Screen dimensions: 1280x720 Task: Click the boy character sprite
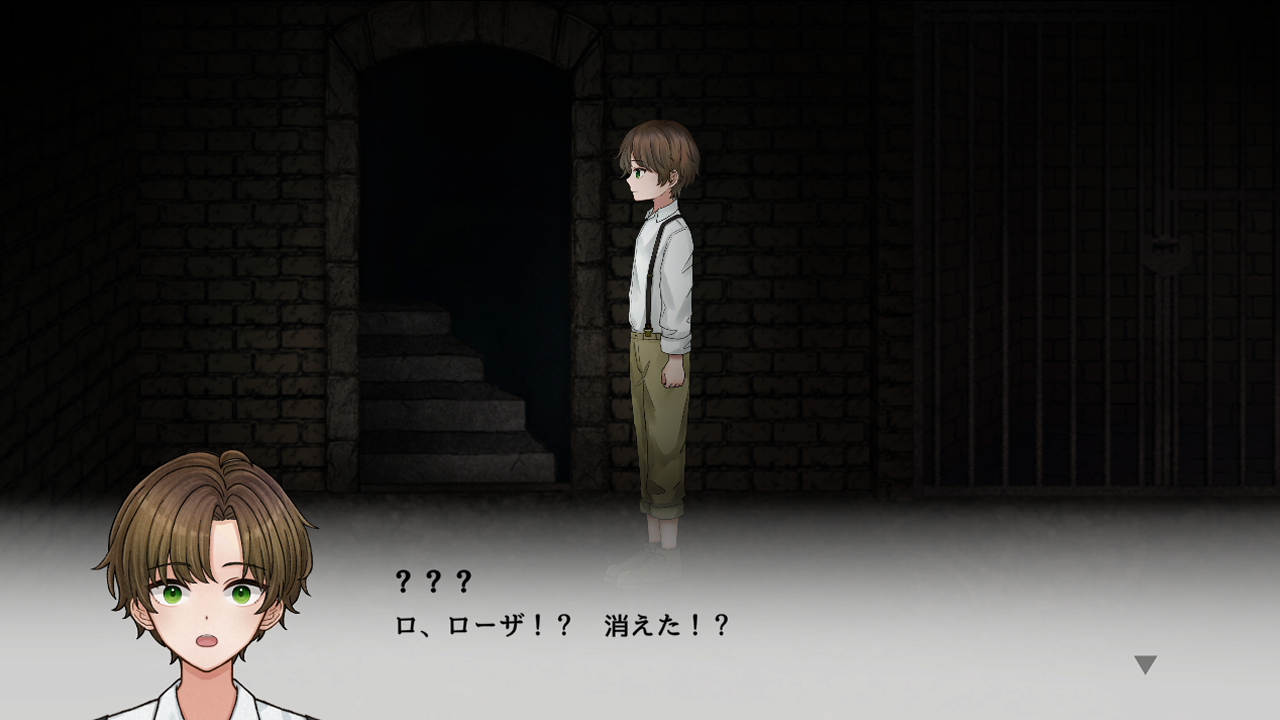coord(660,300)
